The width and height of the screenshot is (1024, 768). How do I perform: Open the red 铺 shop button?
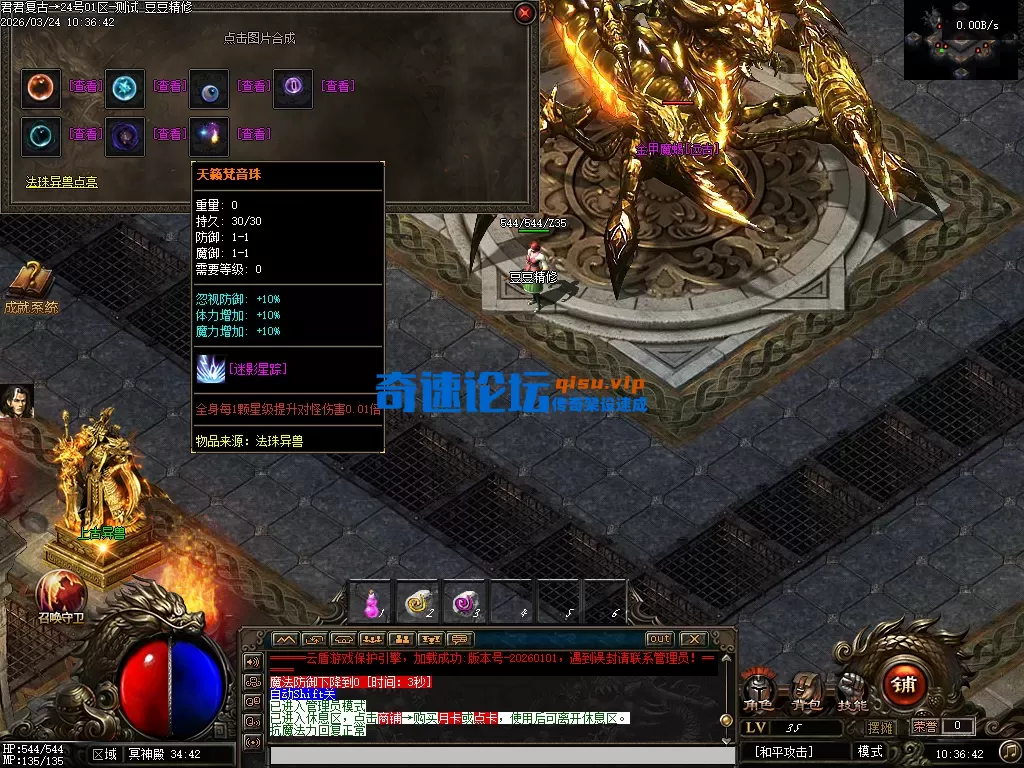(905, 685)
